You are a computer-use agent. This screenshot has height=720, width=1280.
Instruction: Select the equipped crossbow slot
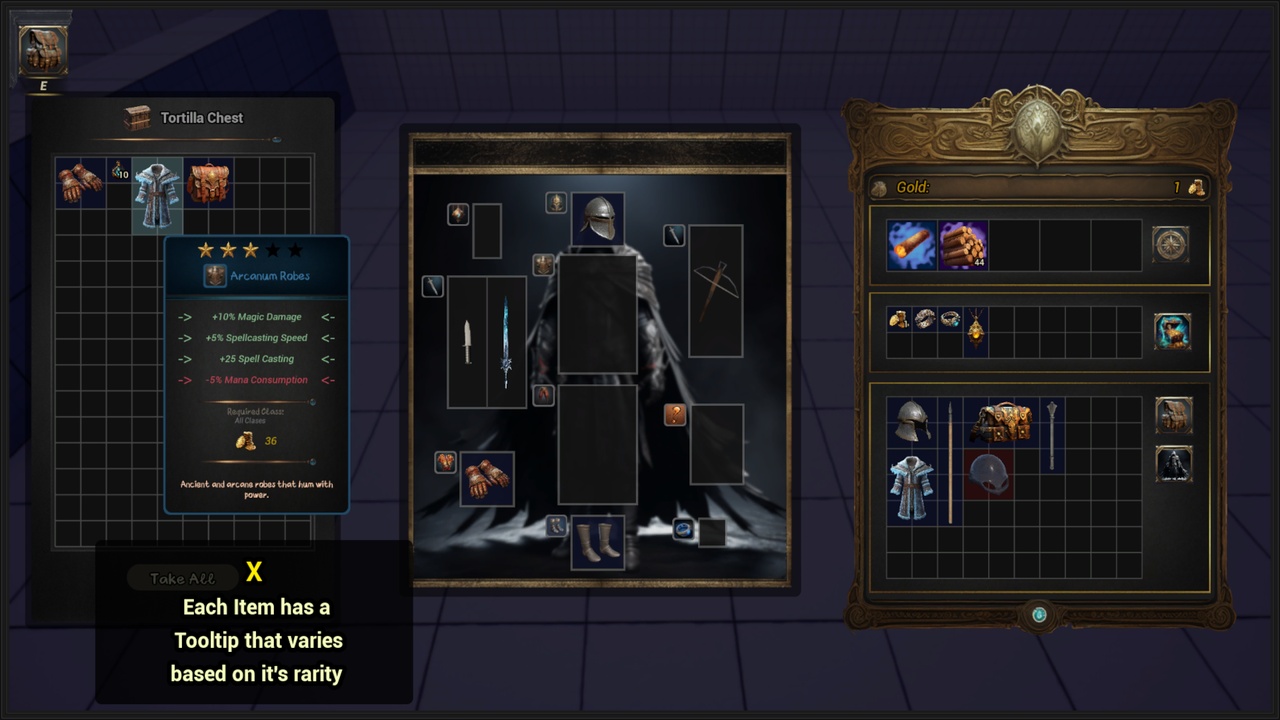coord(716,291)
